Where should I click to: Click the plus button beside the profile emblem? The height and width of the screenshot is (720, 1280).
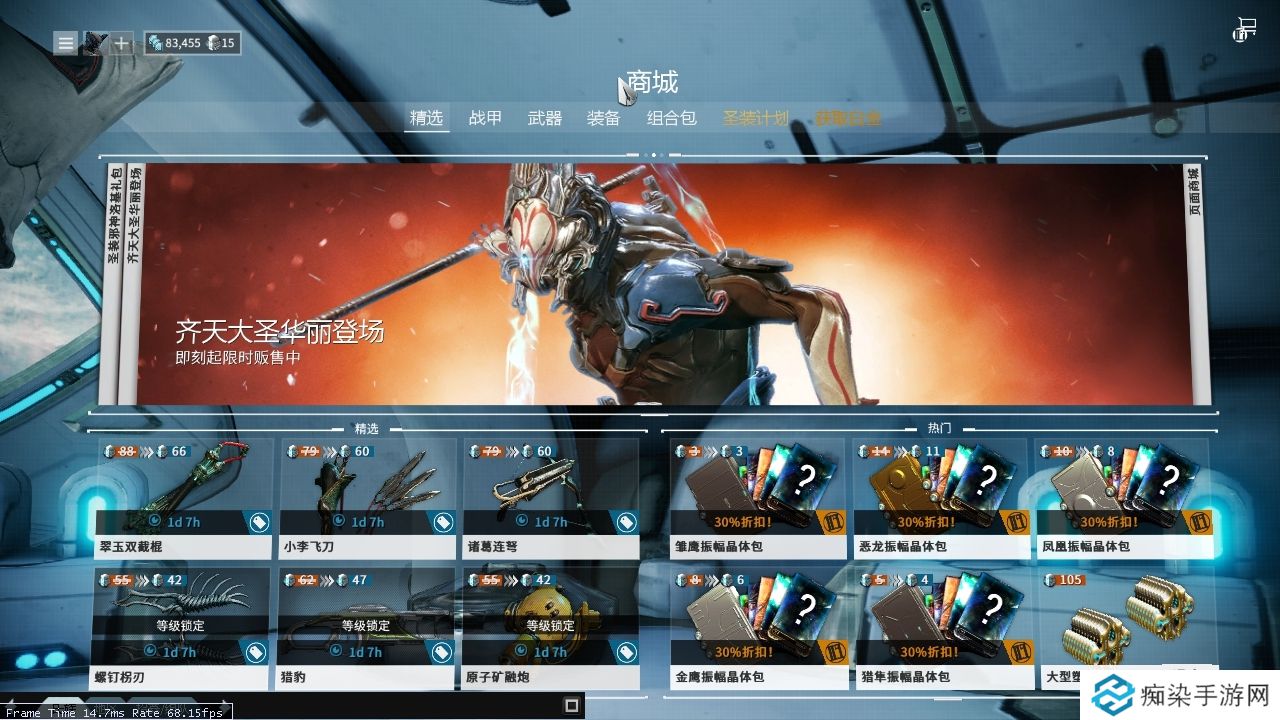[x=121, y=43]
